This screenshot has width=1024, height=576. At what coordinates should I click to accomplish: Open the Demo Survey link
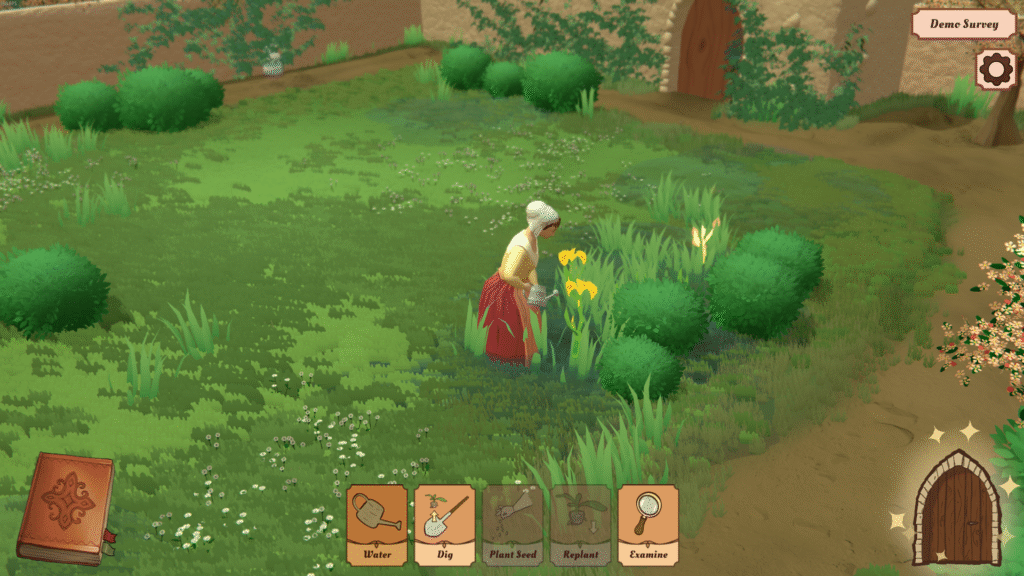pos(963,24)
